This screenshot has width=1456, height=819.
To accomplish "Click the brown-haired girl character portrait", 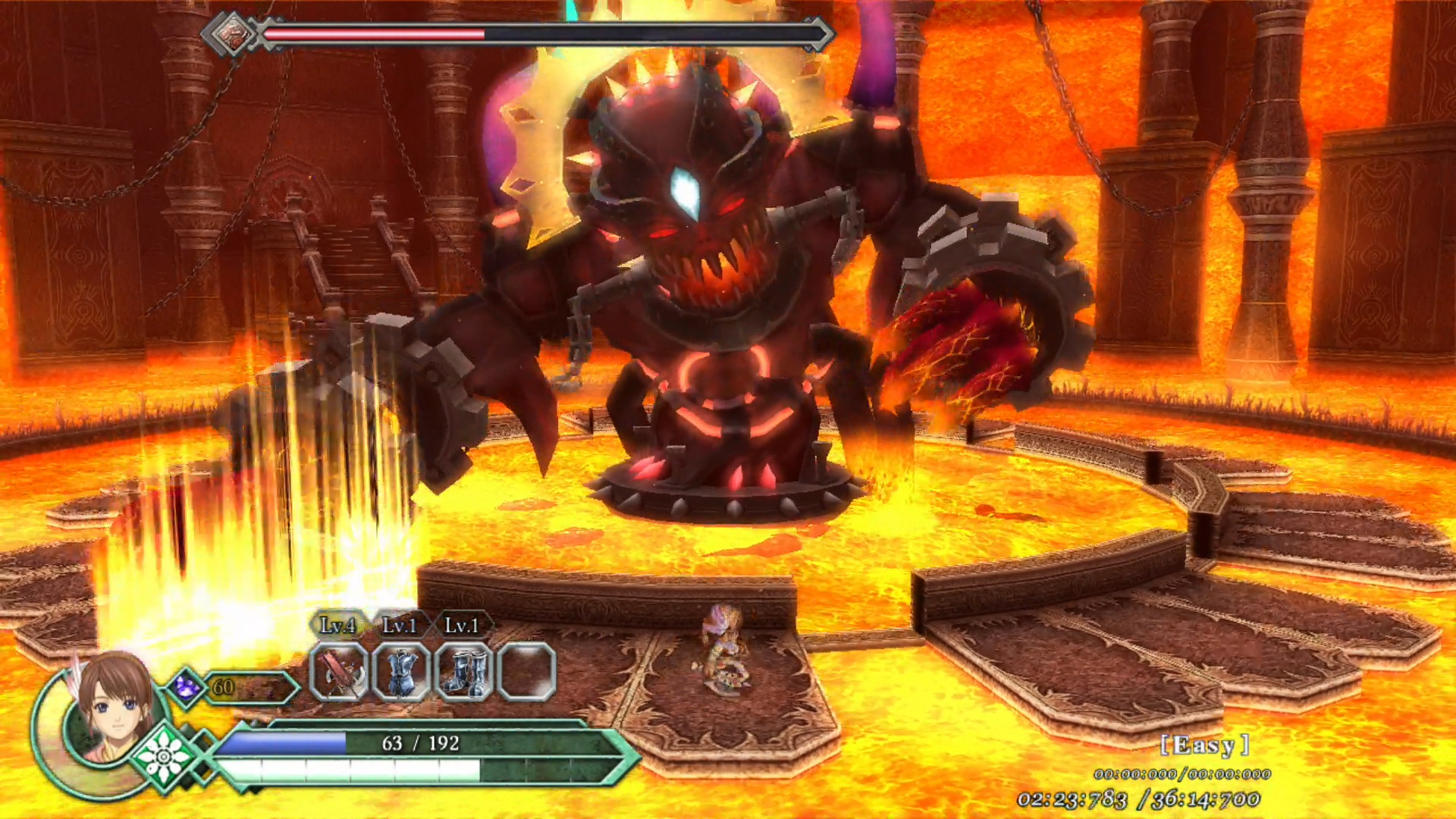I will click(112, 709).
